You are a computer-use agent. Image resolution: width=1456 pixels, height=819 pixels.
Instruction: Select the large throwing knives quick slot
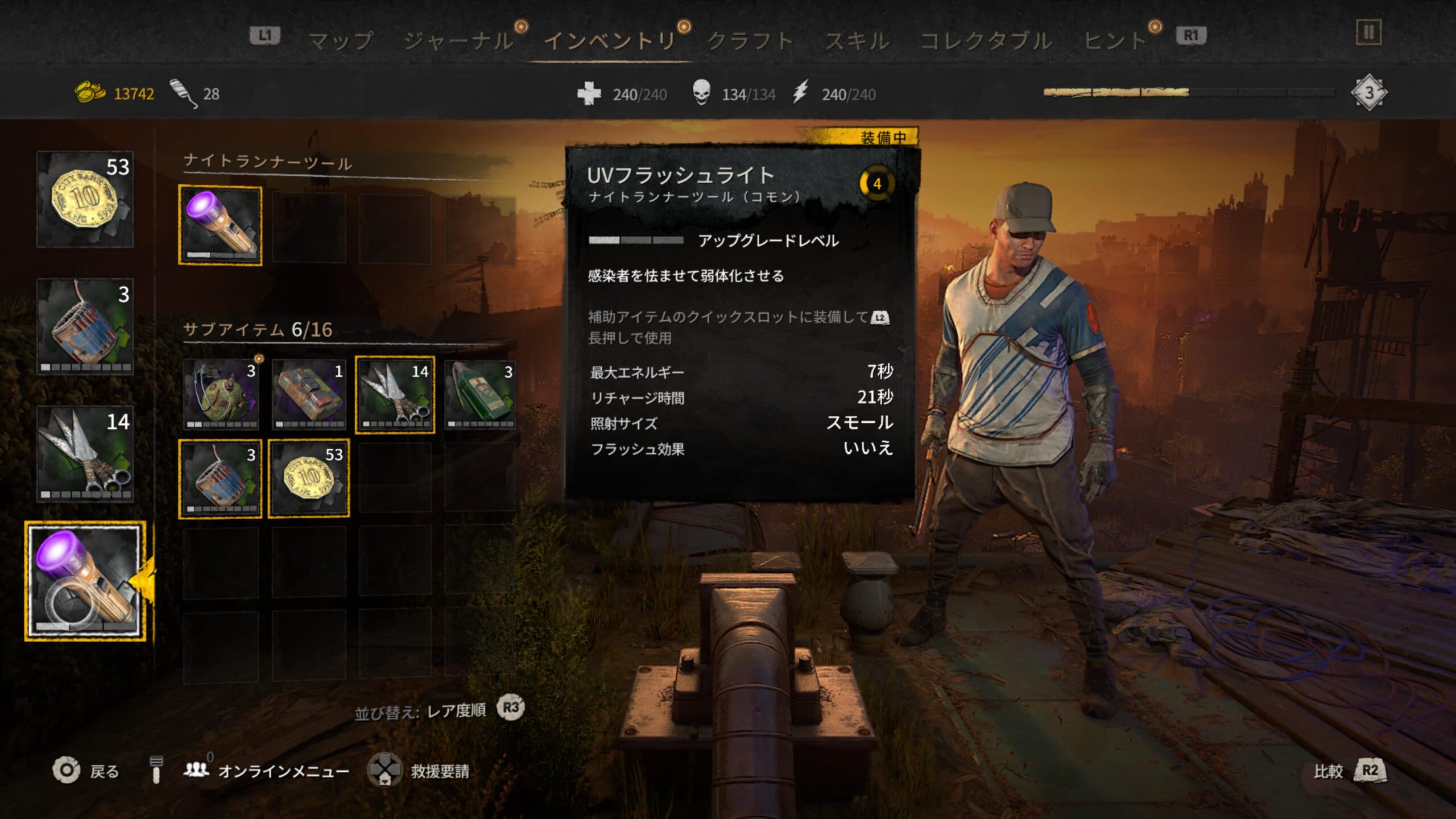click(85, 454)
